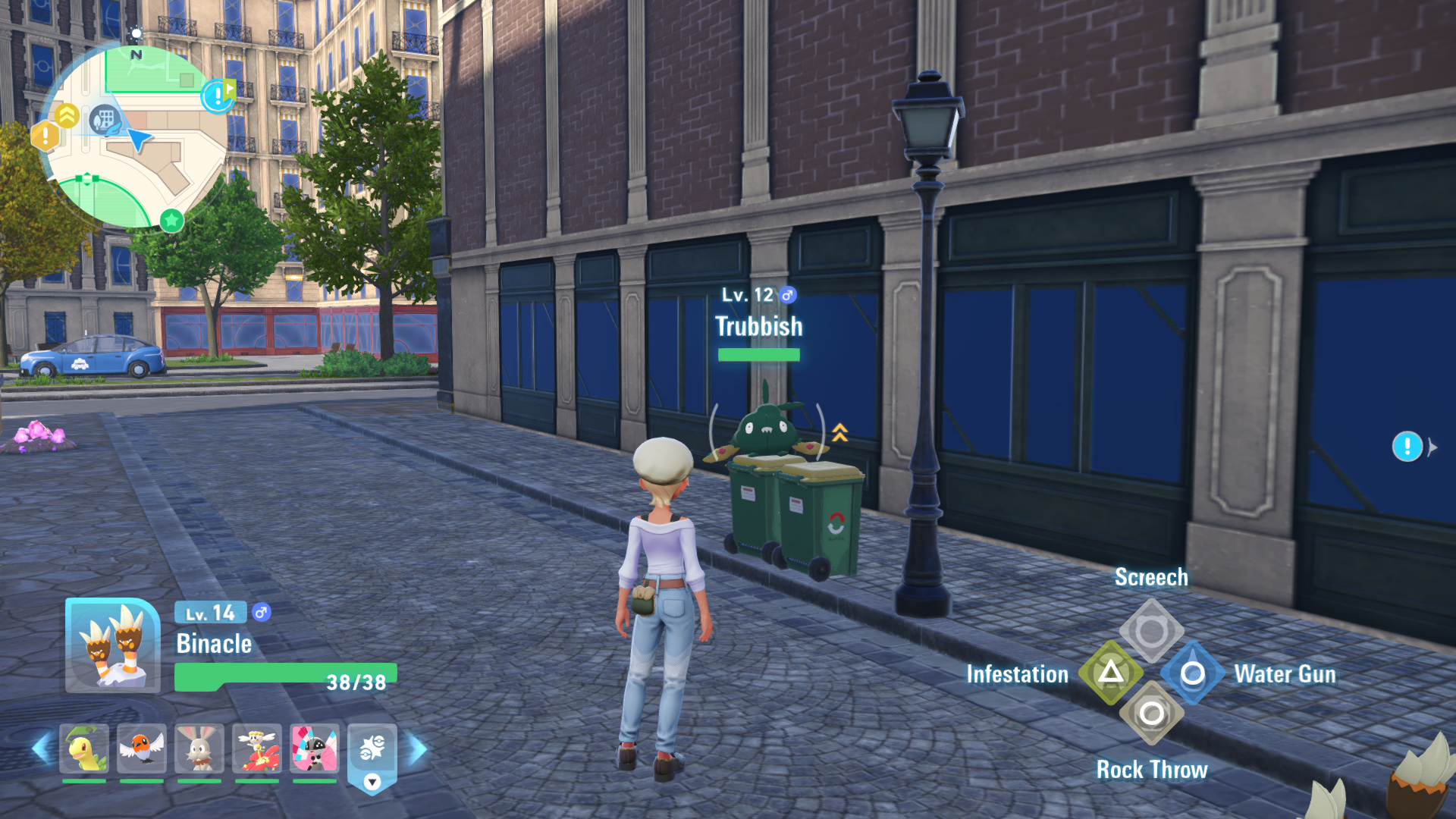Image resolution: width=1456 pixels, height=819 pixels.
Task: Select the Binacle portrait
Action: 113,645
